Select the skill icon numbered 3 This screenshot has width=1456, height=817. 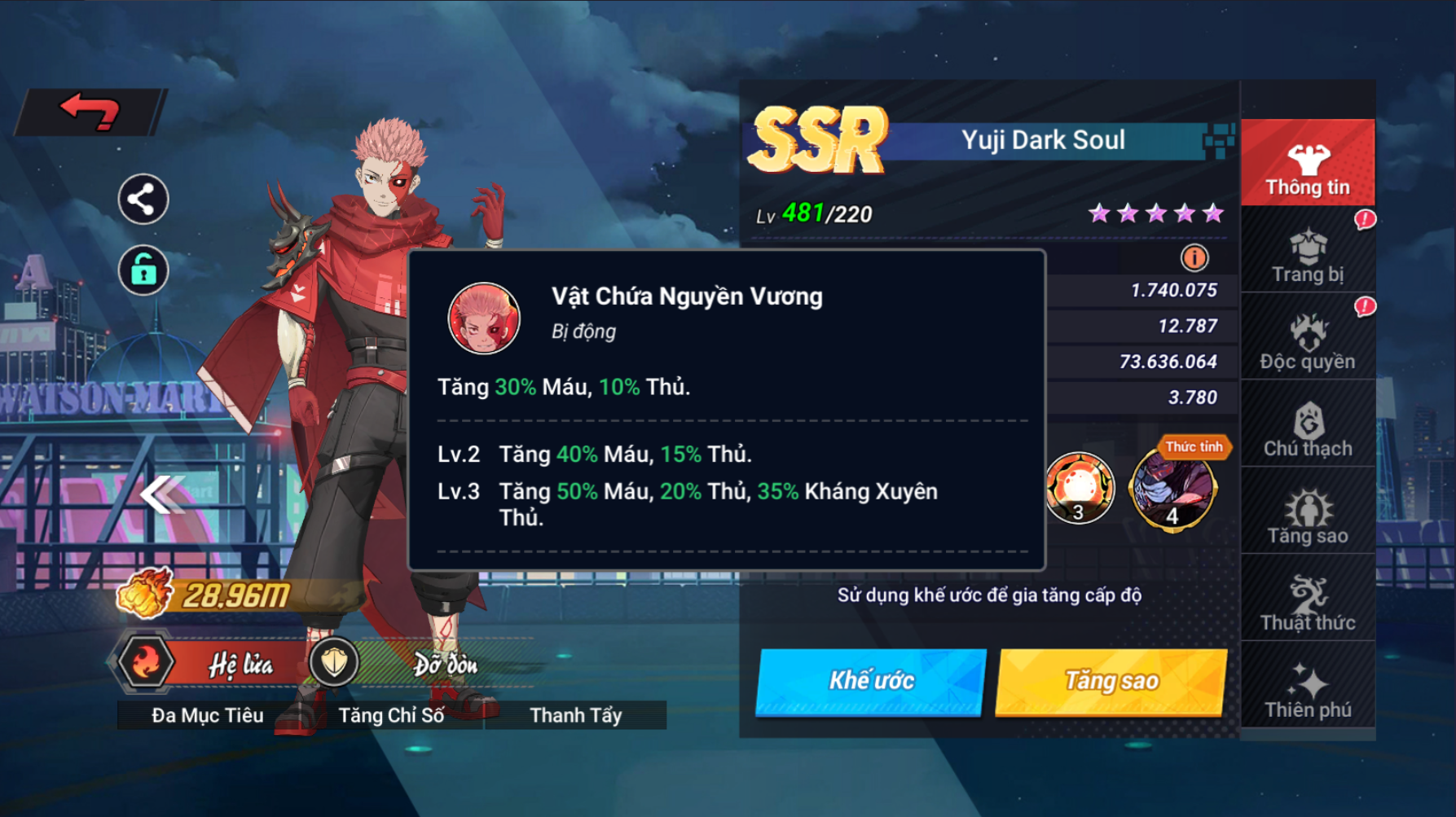click(x=1080, y=488)
